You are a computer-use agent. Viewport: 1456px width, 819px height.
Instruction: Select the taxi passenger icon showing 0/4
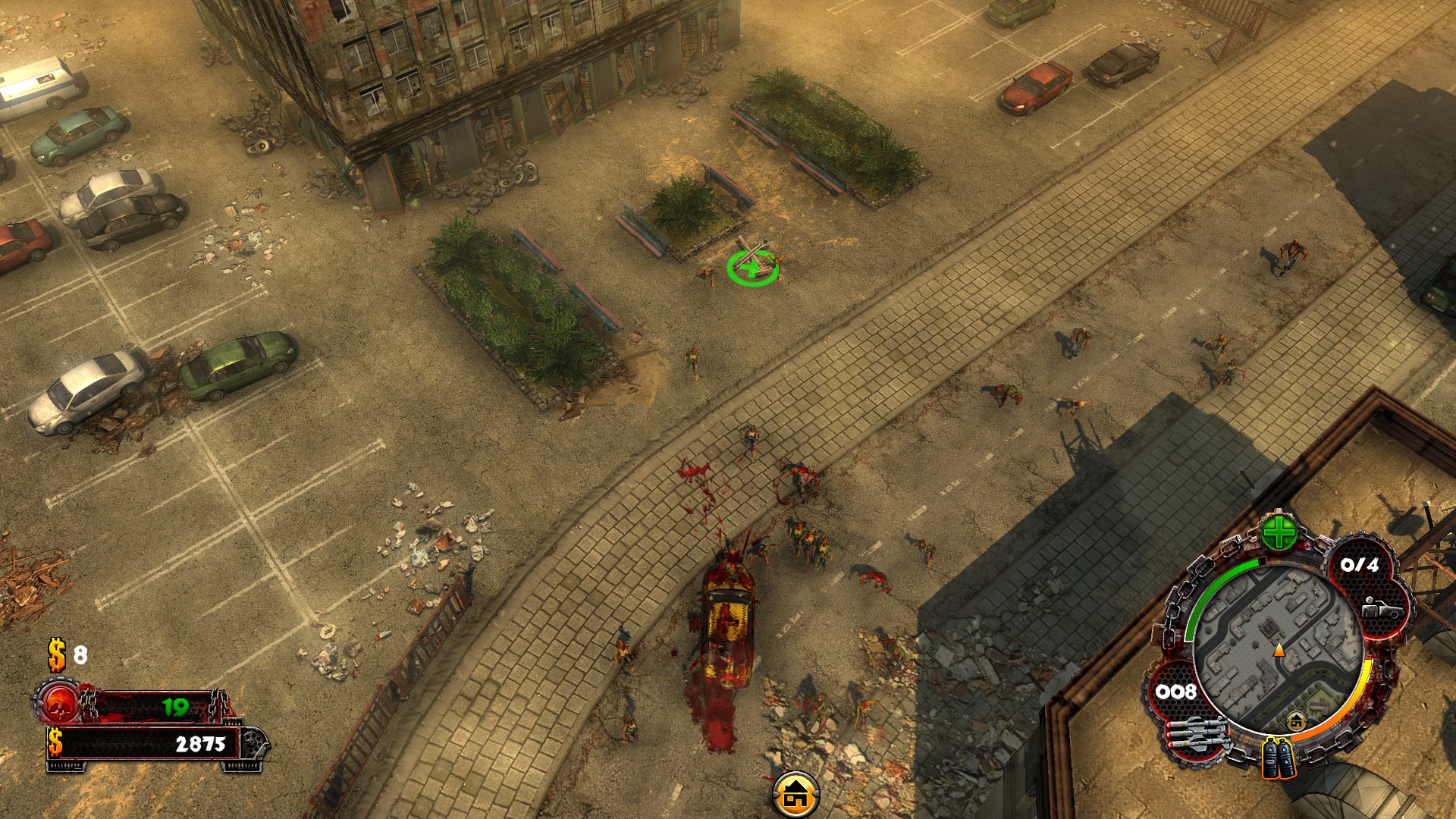(1380, 609)
